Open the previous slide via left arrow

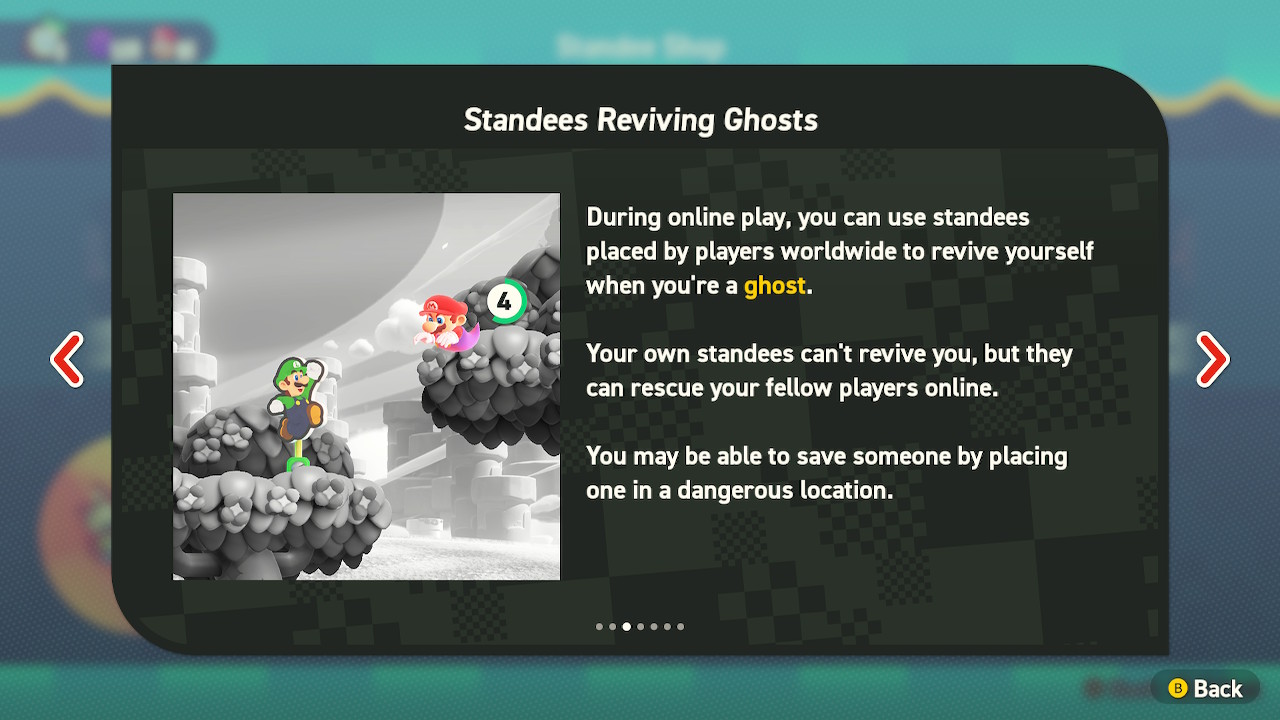[x=67, y=359]
